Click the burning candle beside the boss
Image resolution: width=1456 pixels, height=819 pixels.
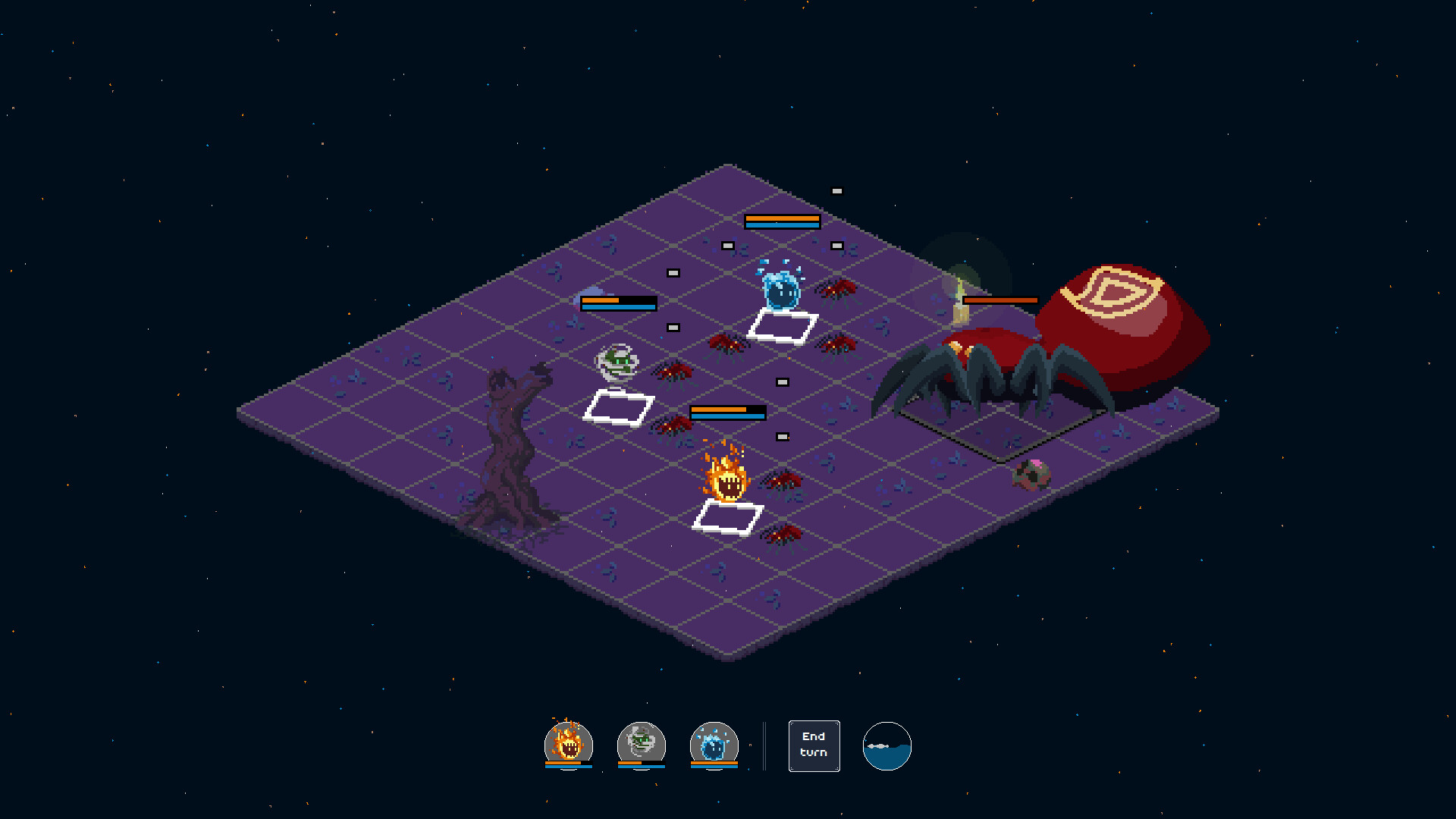pos(959,303)
